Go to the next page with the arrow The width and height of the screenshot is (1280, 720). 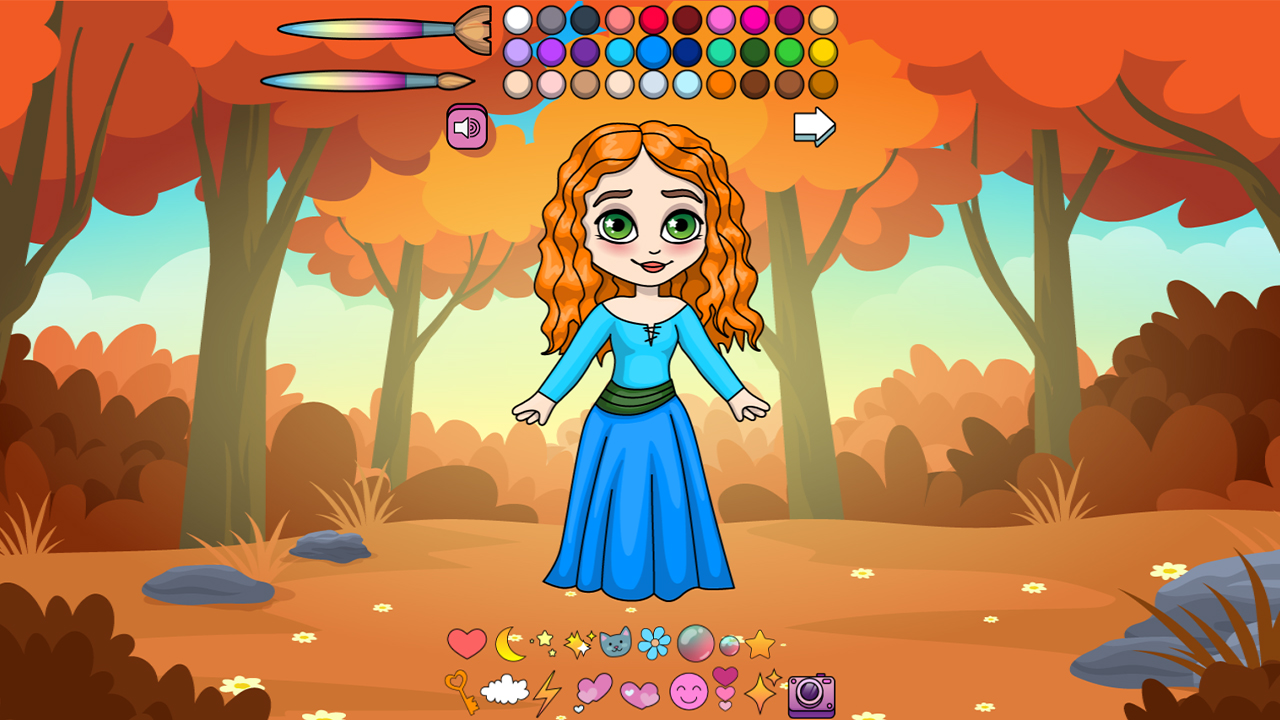click(x=814, y=125)
